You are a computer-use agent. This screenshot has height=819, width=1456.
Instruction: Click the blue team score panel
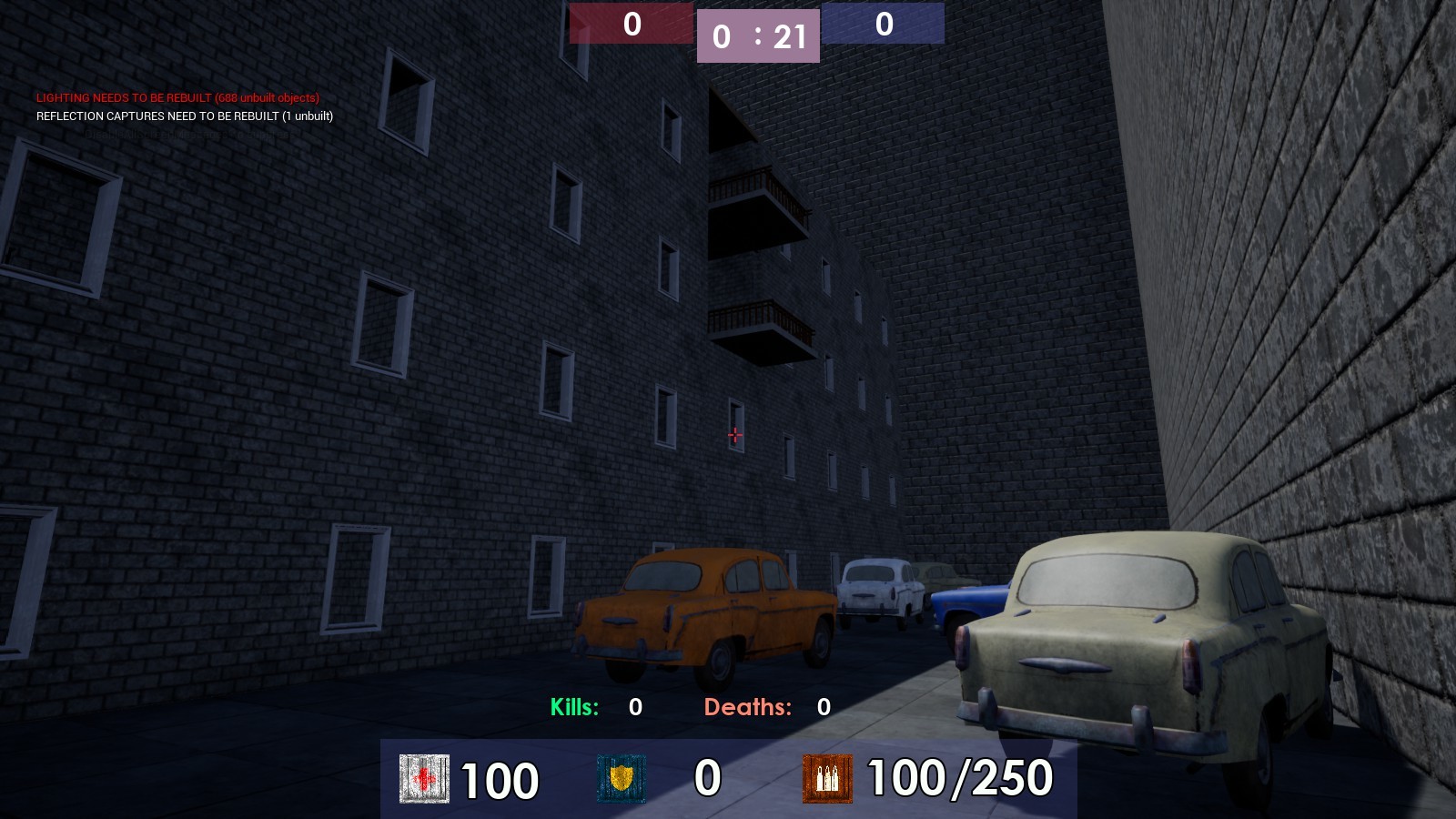(884, 23)
